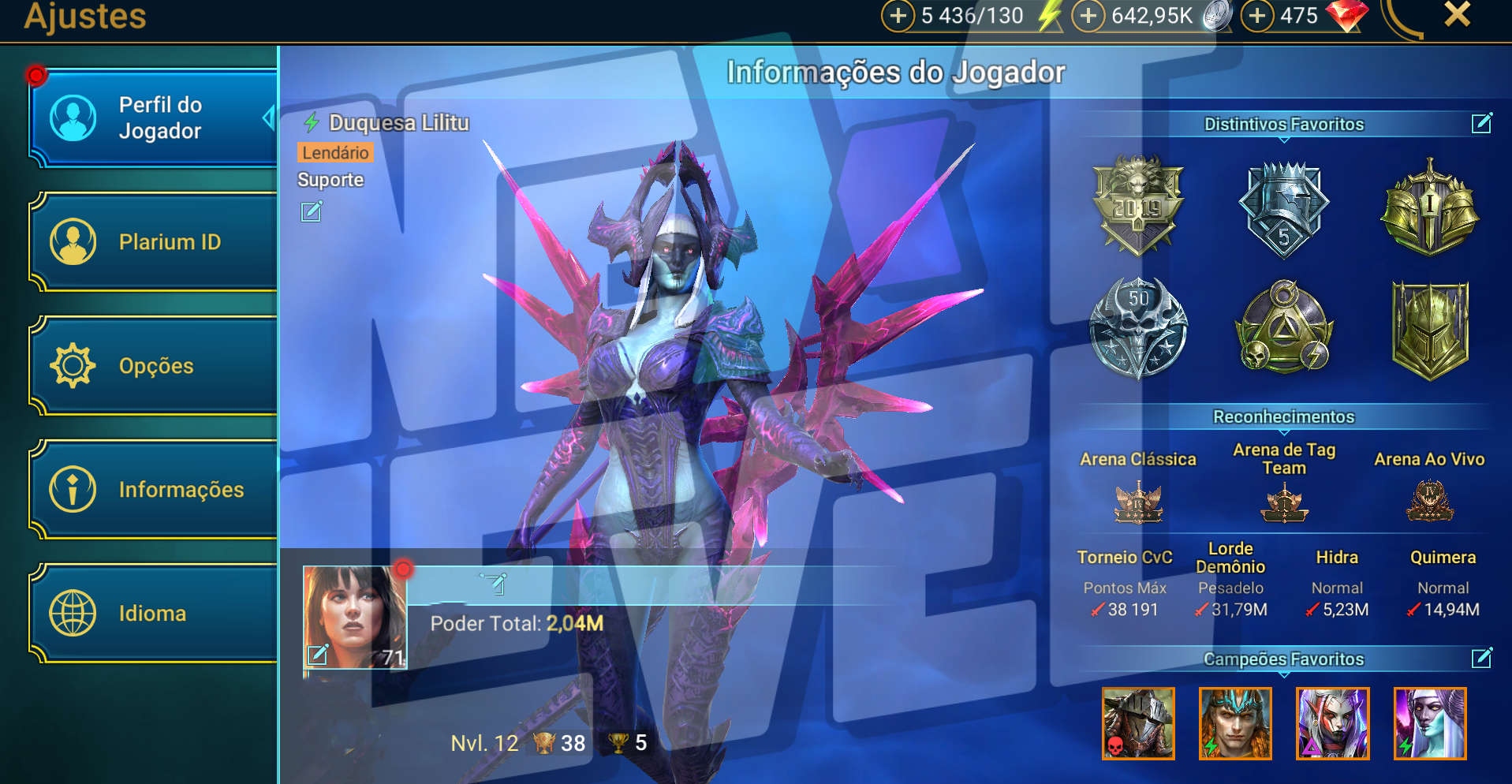
Task: View the crowned red-haired favorite champion
Action: click(1235, 723)
